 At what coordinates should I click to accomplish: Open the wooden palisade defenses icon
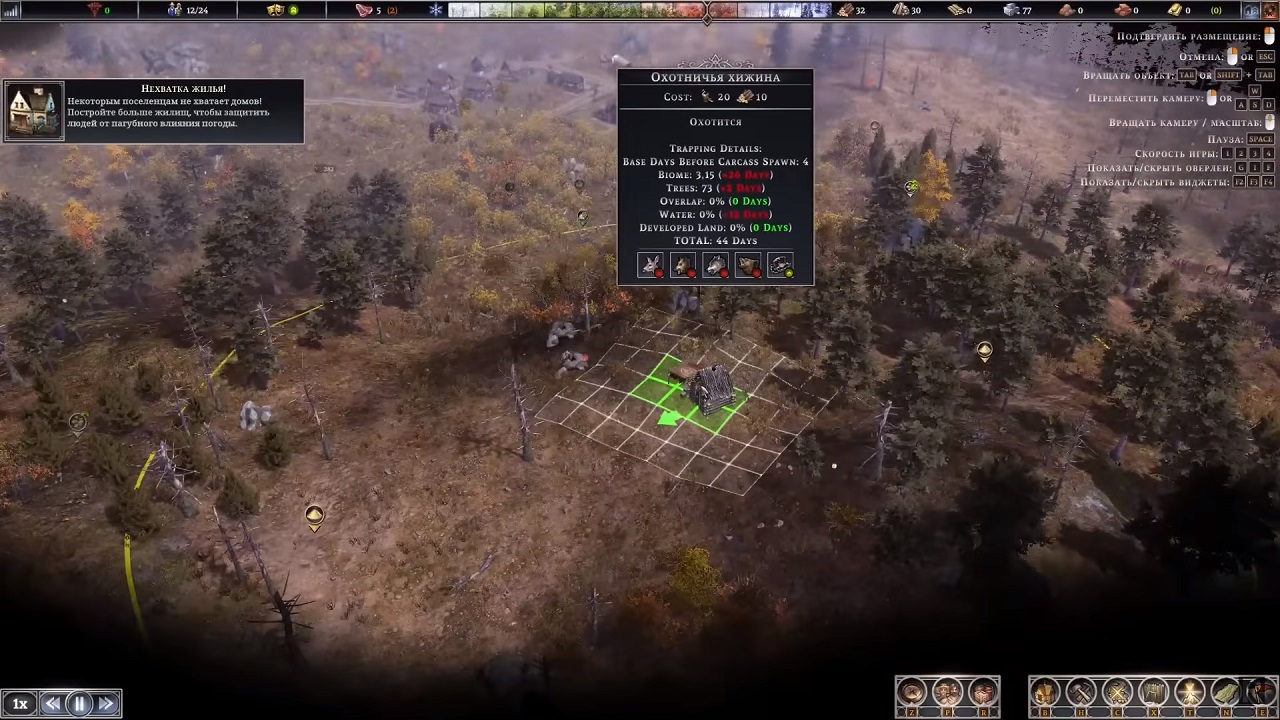click(x=1153, y=692)
